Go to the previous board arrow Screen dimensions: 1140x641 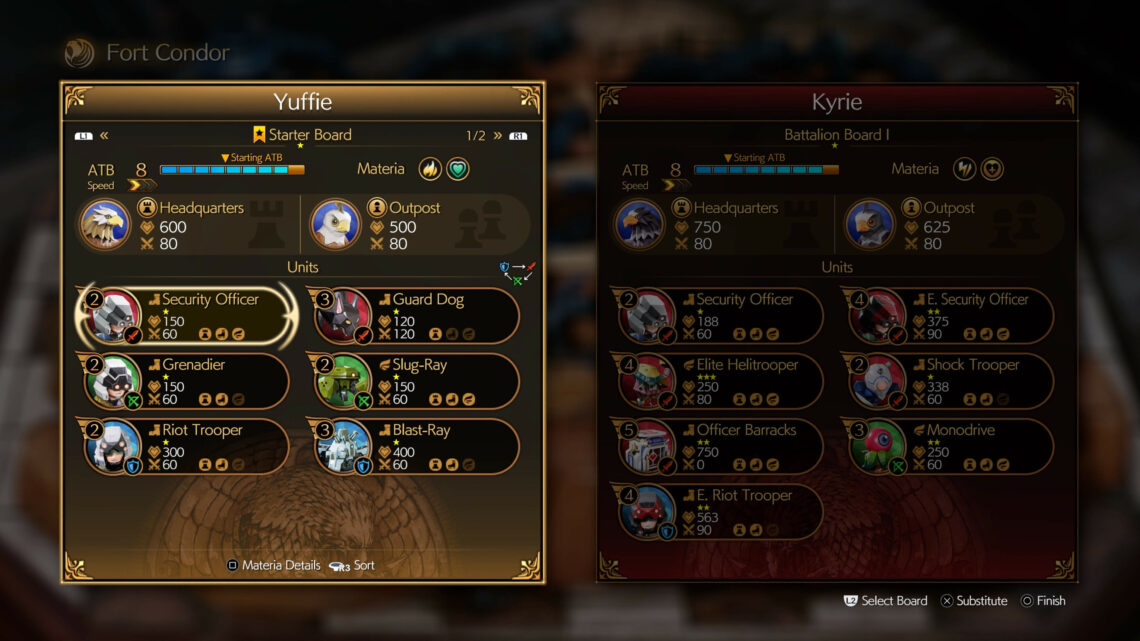[104, 135]
